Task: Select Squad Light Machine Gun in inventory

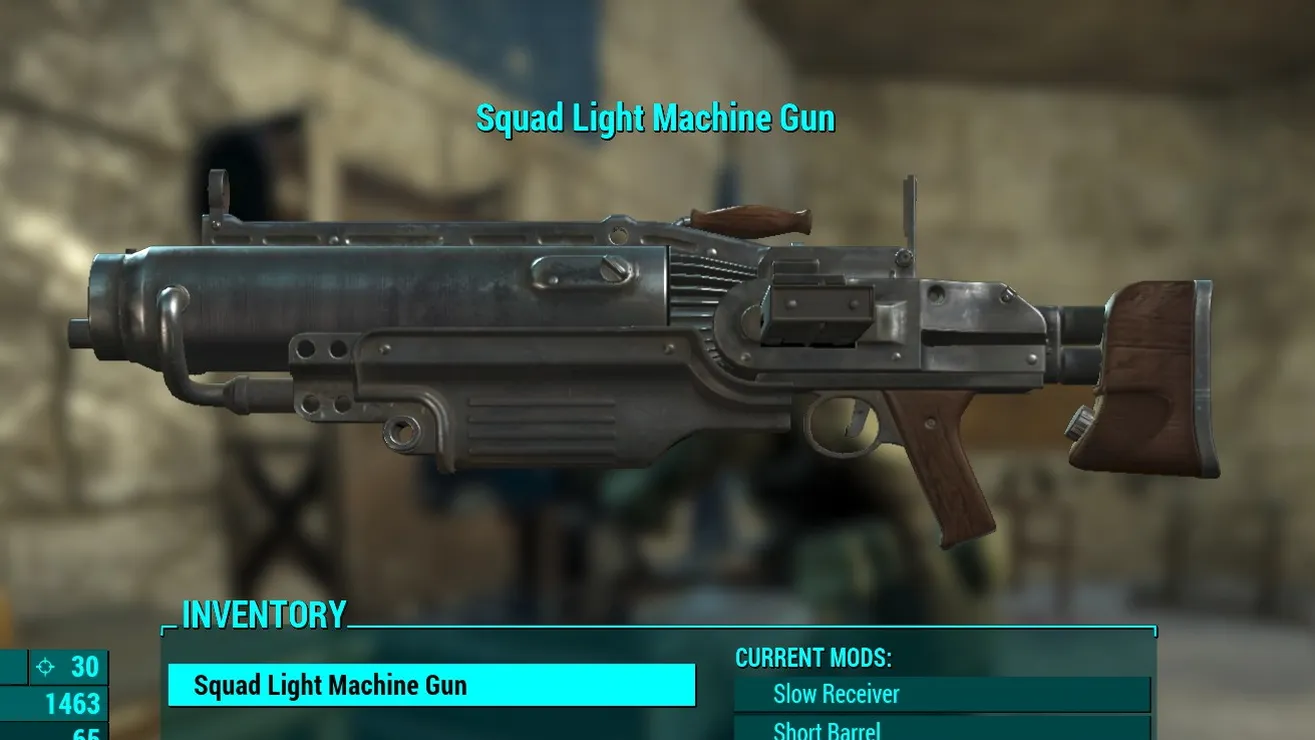Action: 430,686
